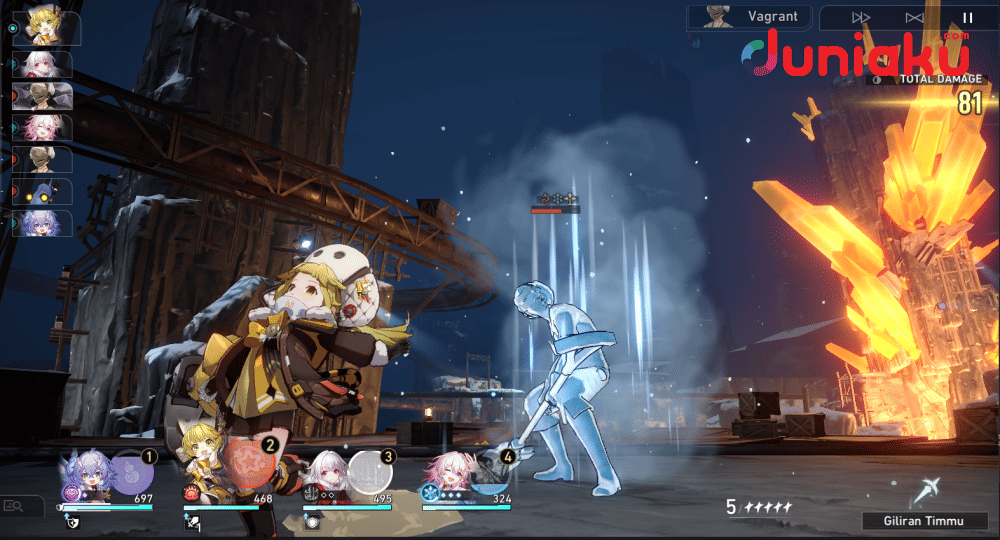Select the blonde girl at top of turn order
This screenshot has width=1000, height=540.
coord(43,28)
